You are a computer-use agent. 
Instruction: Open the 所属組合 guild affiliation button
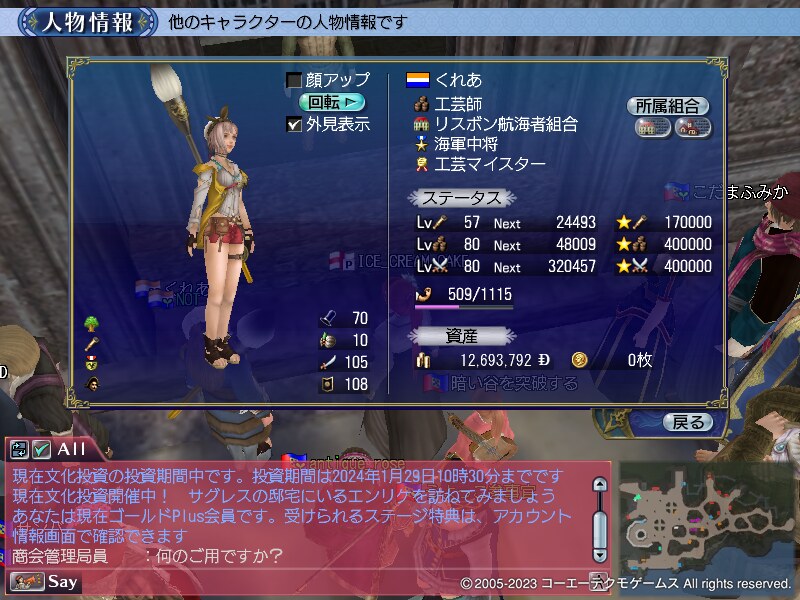pos(668,106)
